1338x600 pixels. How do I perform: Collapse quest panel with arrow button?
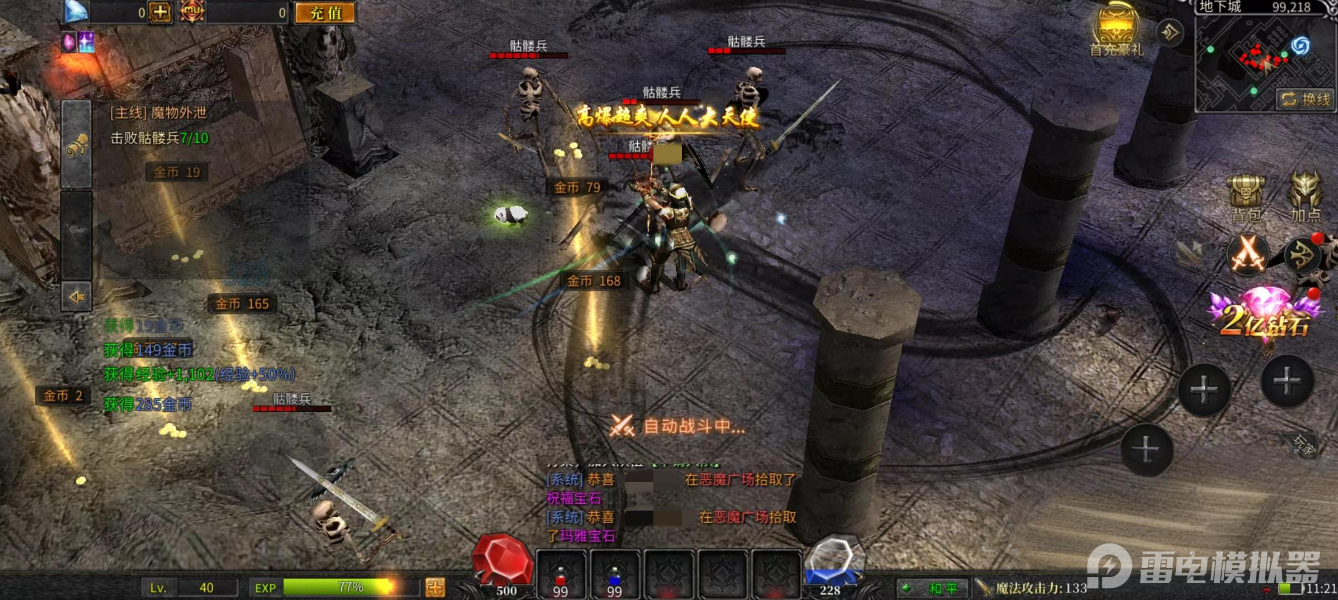point(77,296)
